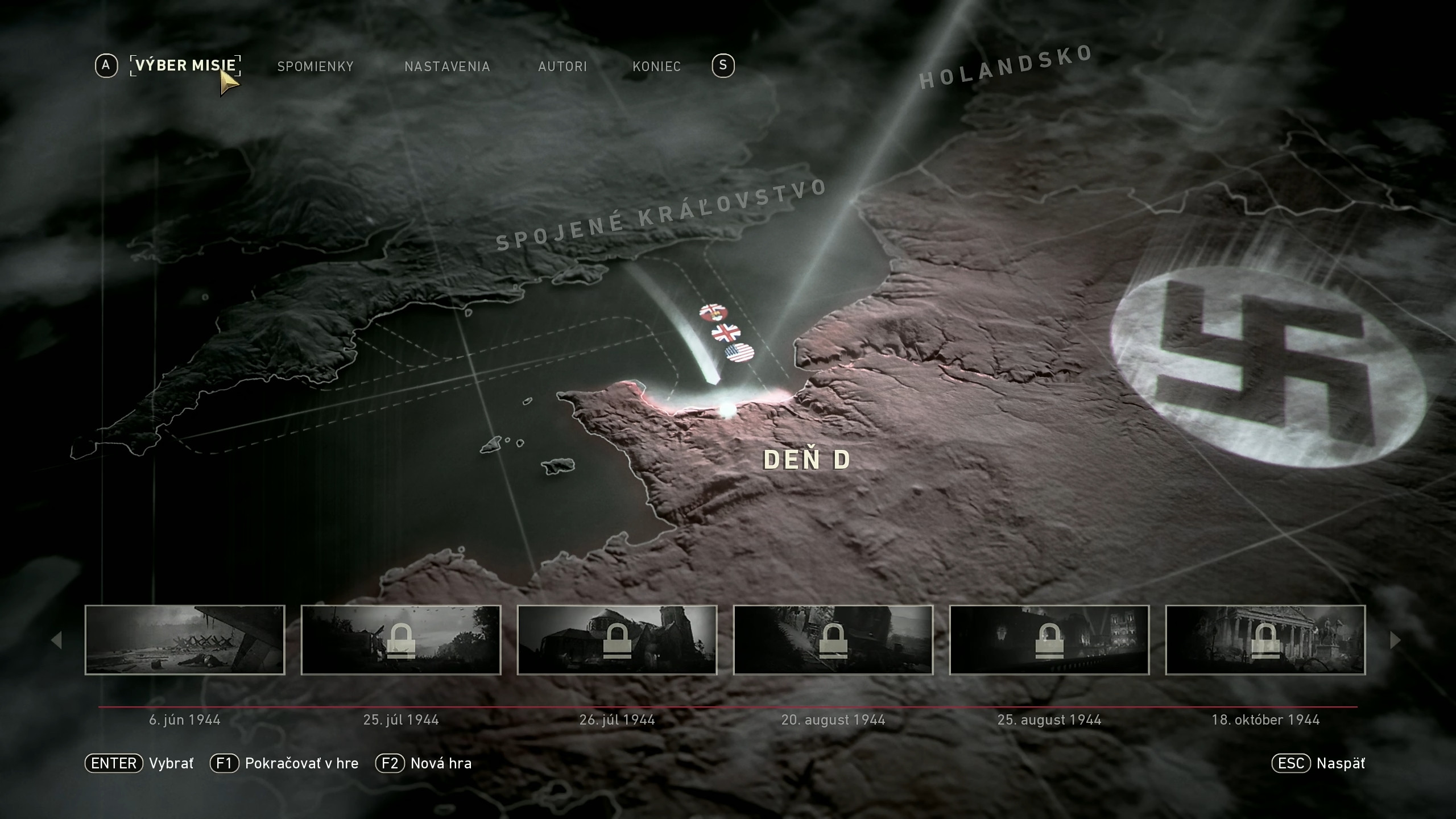This screenshot has height=819, width=1456.
Task: Select the 6. jún 1944 mission thumbnail
Action: click(x=185, y=640)
